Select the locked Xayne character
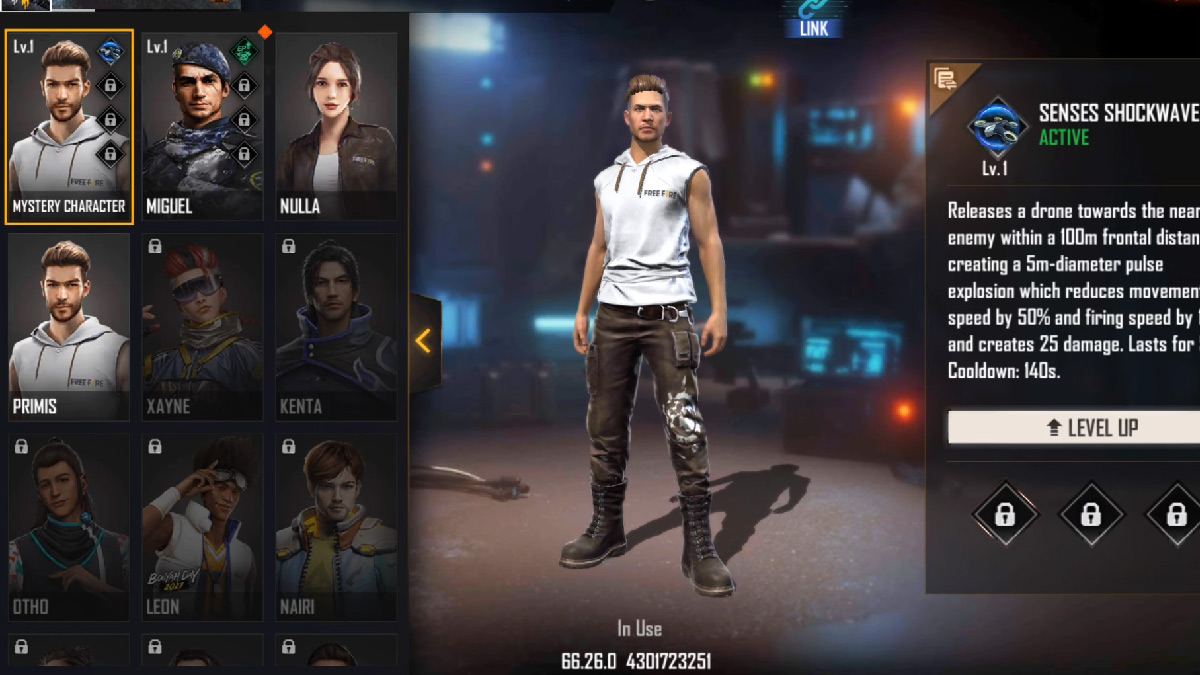This screenshot has height=675, width=1200. (202, 326)
